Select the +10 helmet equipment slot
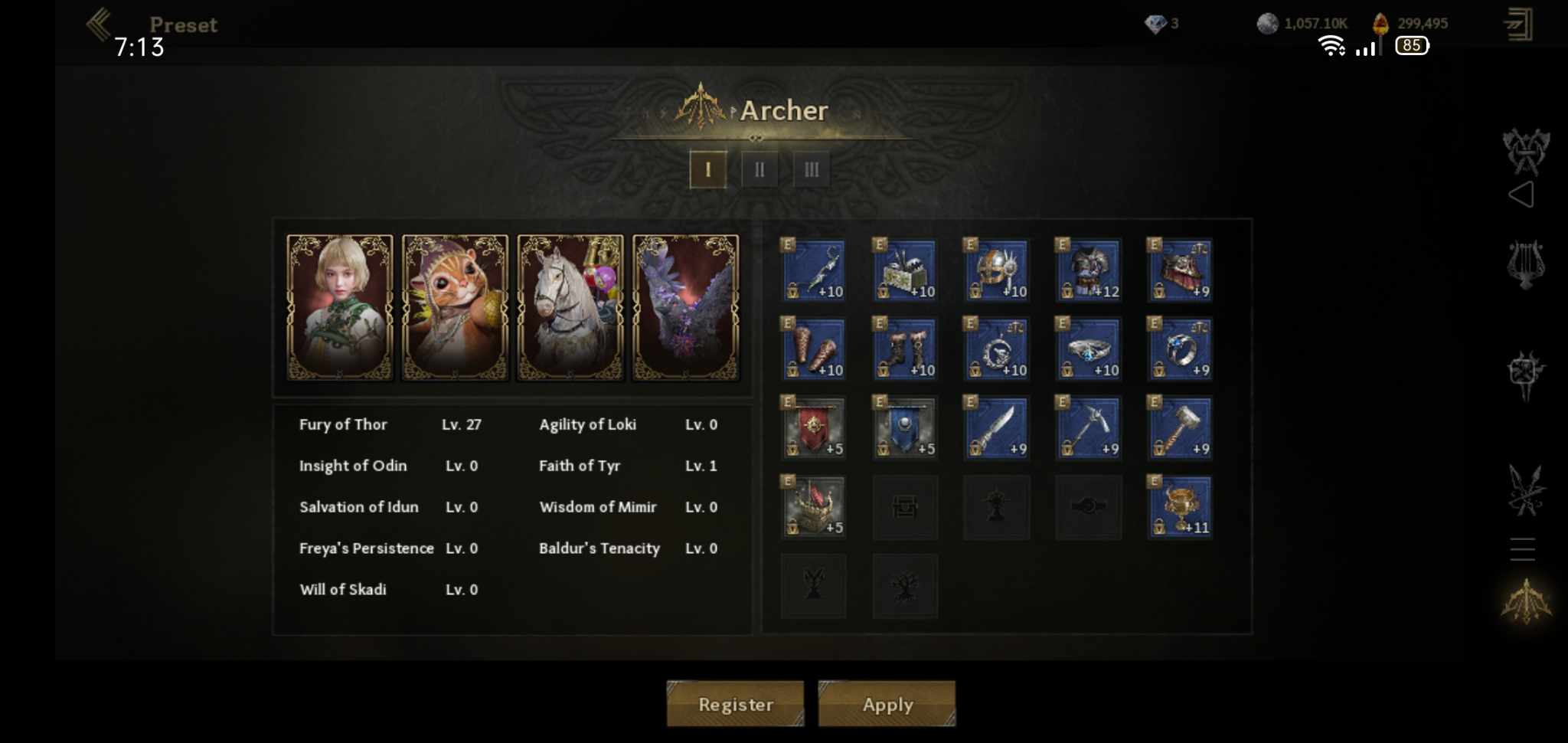The width and height of the screenshot is (1568, 743). 996,270
